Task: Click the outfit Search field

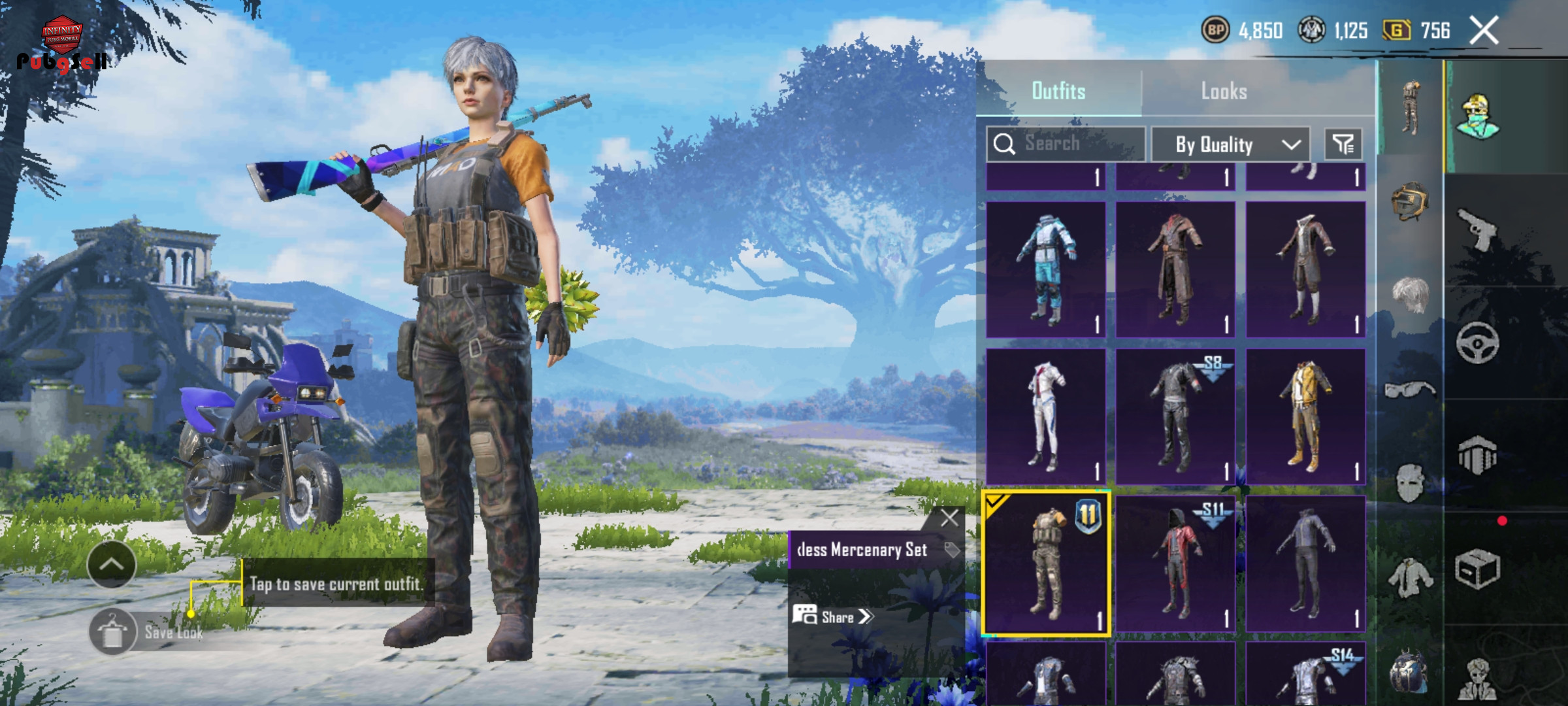Action: [1071, 143]
